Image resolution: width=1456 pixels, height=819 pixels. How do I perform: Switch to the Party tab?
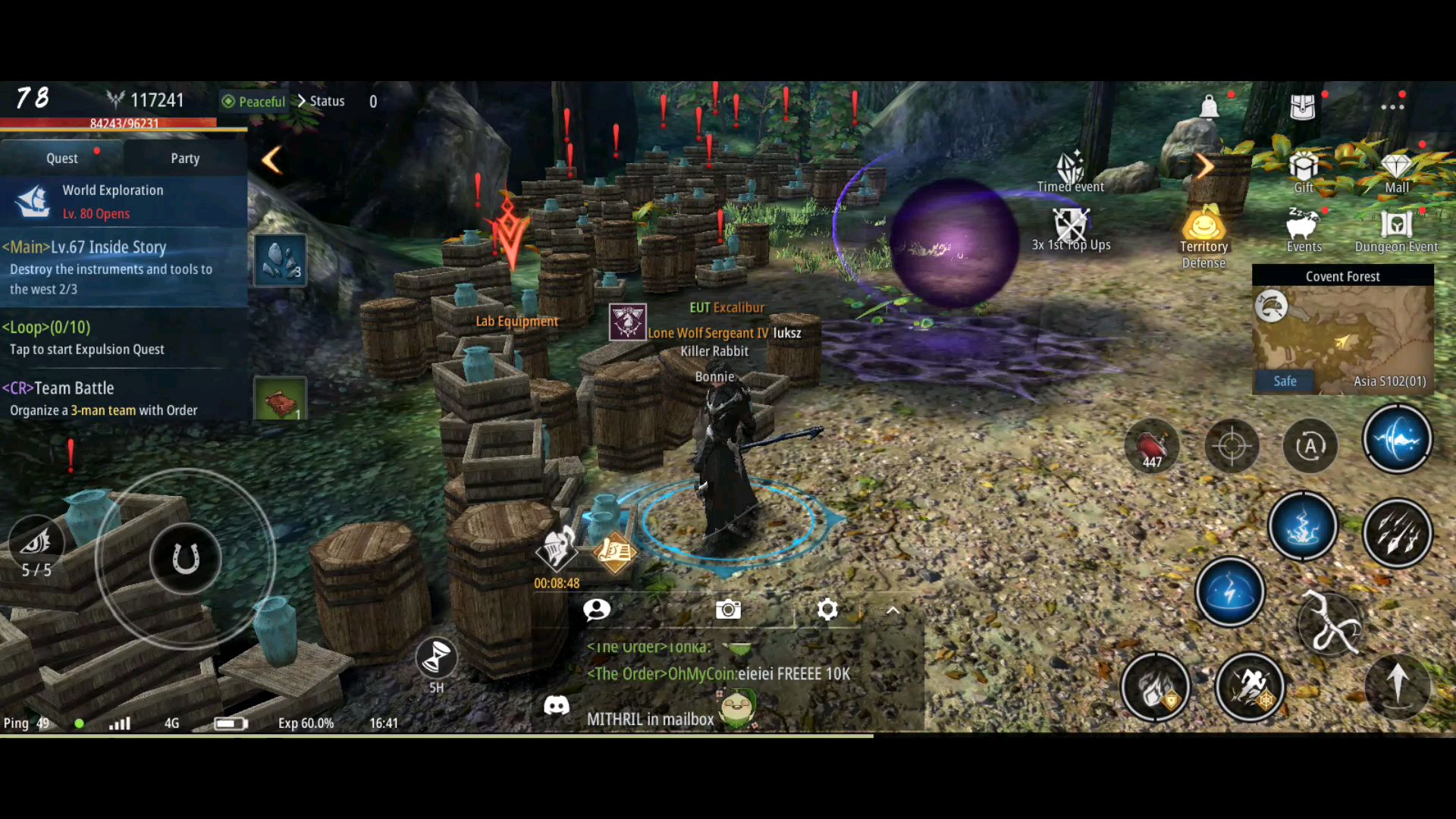[x=185, y=158]
